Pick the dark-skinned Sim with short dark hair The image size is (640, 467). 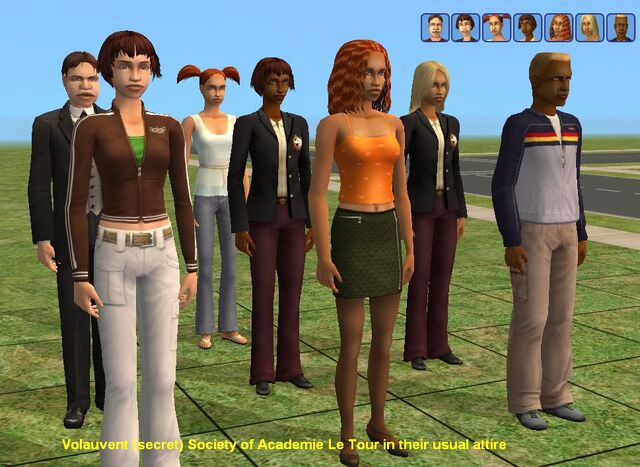(x=527, y=27)
